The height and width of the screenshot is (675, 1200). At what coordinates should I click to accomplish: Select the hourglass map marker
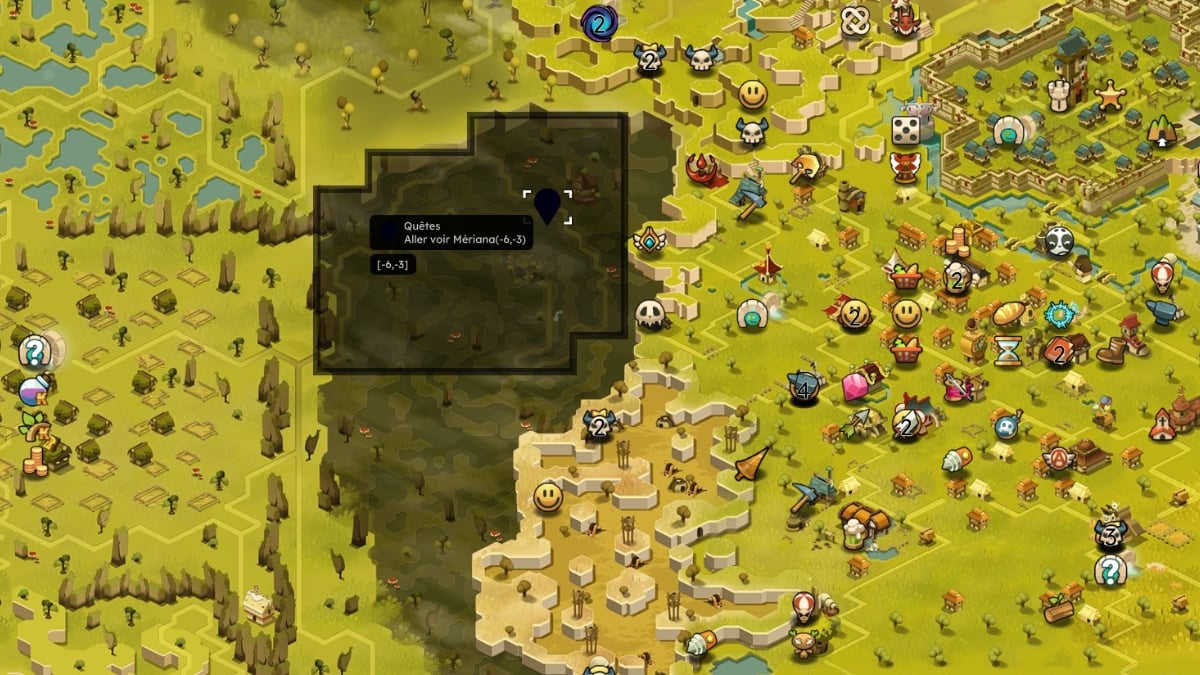[x=1007, y=350]
